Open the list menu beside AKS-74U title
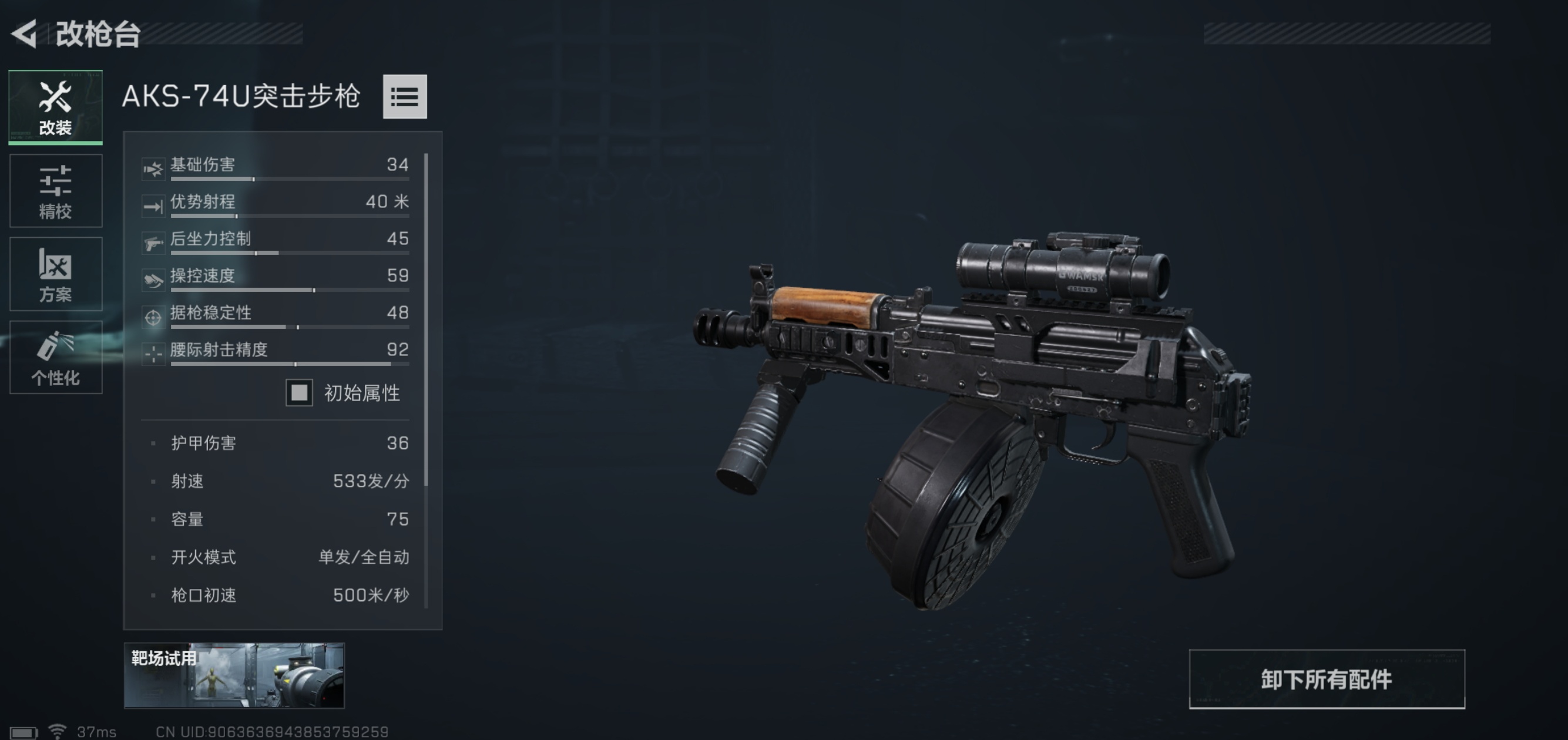The width and height of the screenshot is (1568, 740). (405, 97)
